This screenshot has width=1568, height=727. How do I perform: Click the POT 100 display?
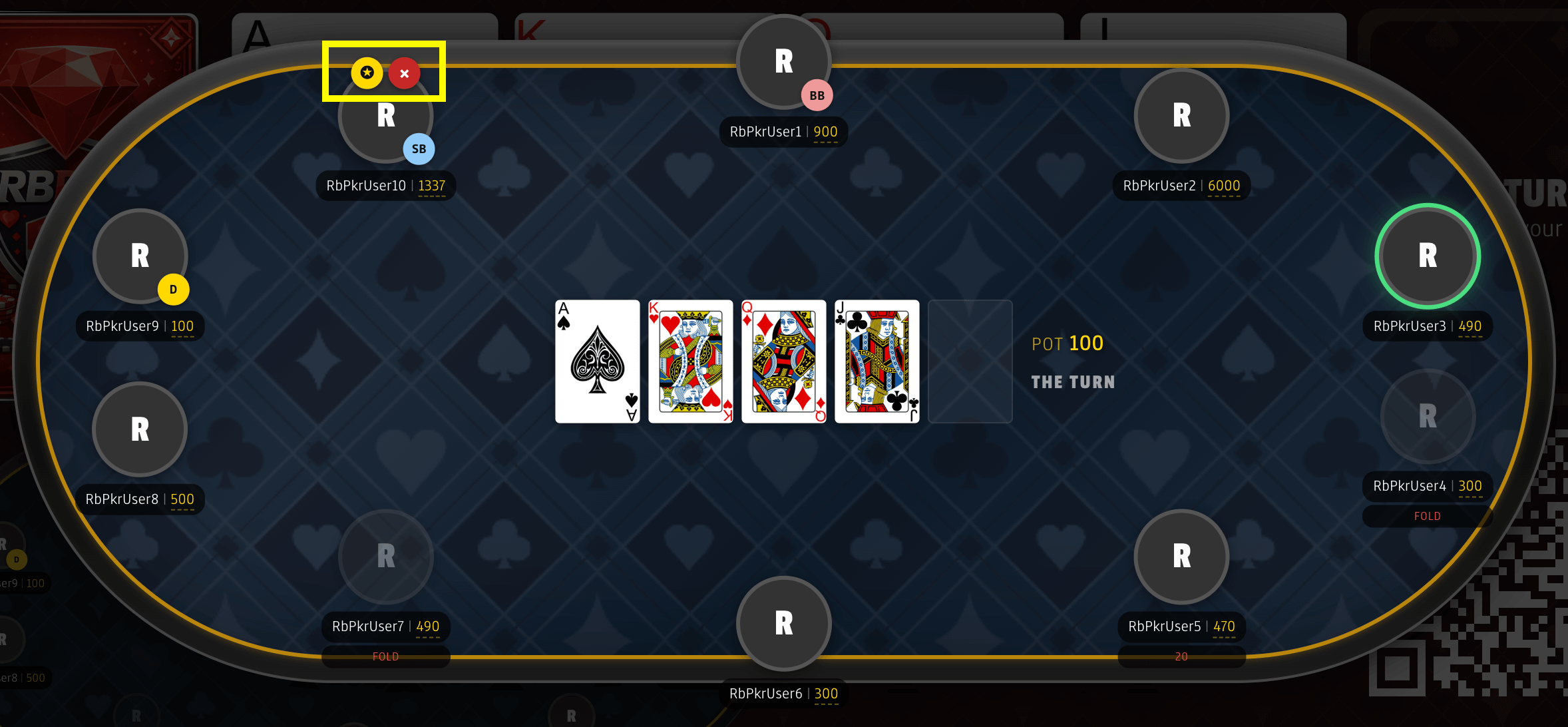click(1067, 343)
